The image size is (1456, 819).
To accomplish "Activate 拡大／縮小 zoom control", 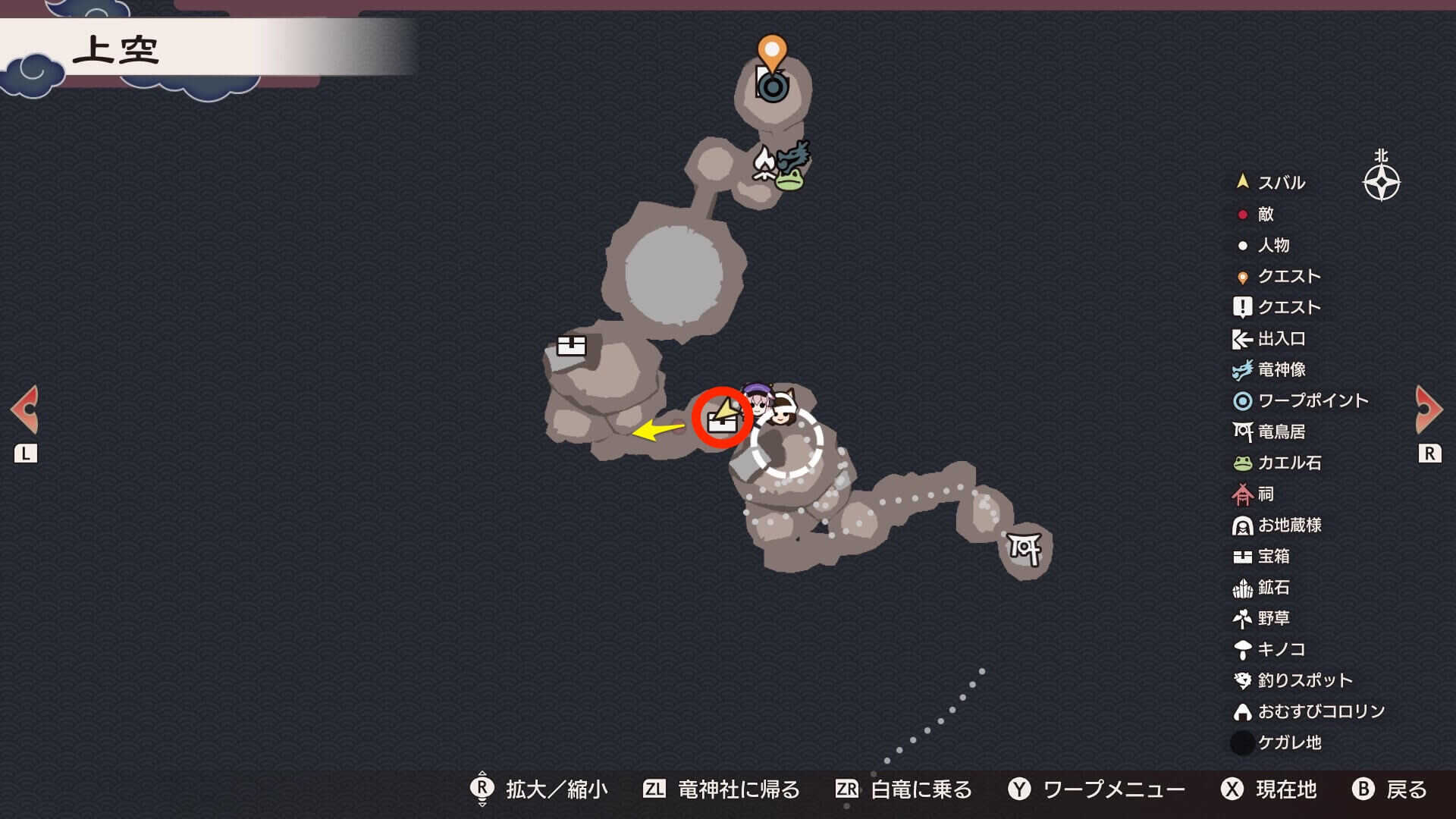I will click(x=553, y=789).
